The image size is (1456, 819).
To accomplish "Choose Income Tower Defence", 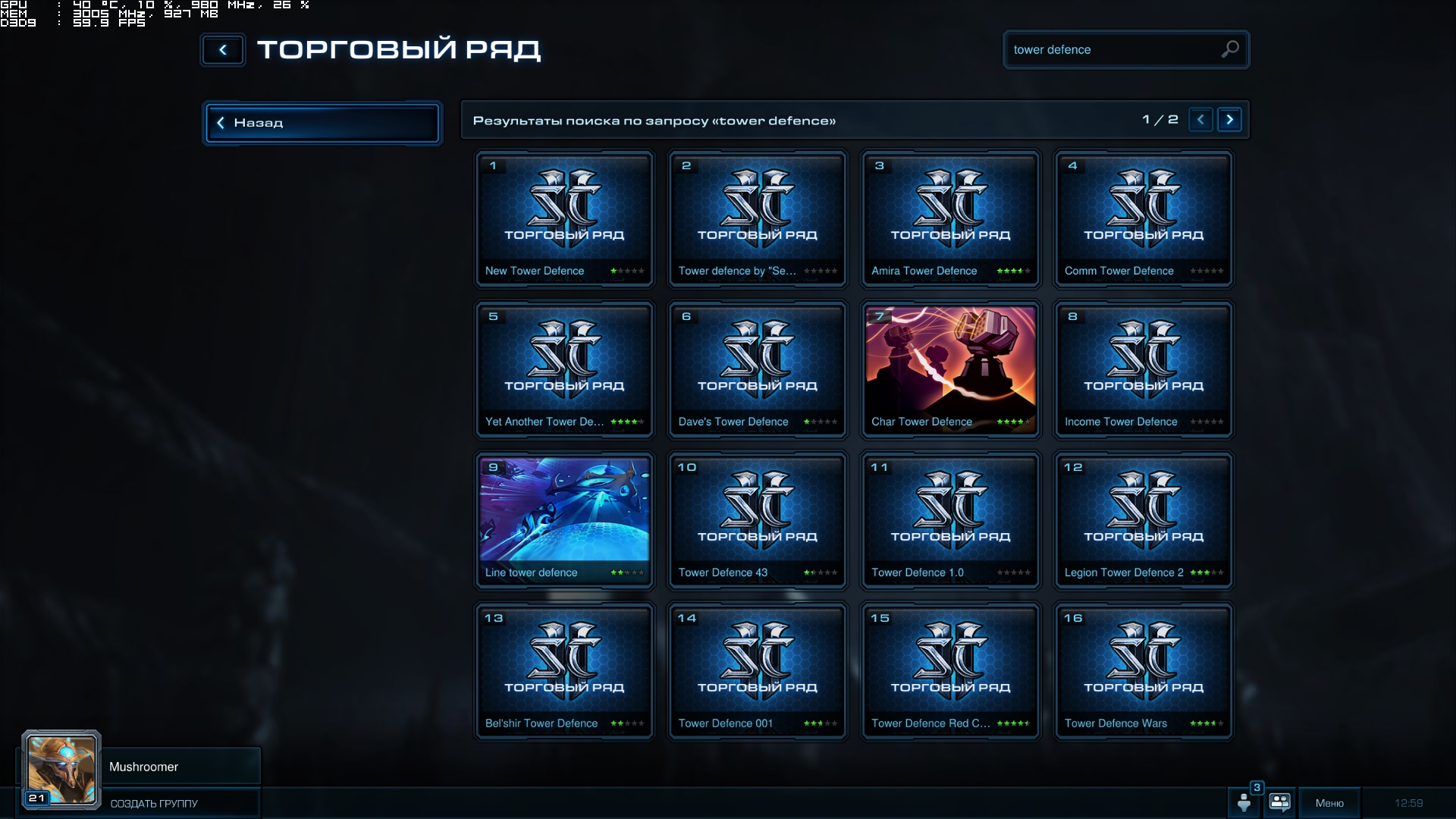I will [x=1144, y=370].
